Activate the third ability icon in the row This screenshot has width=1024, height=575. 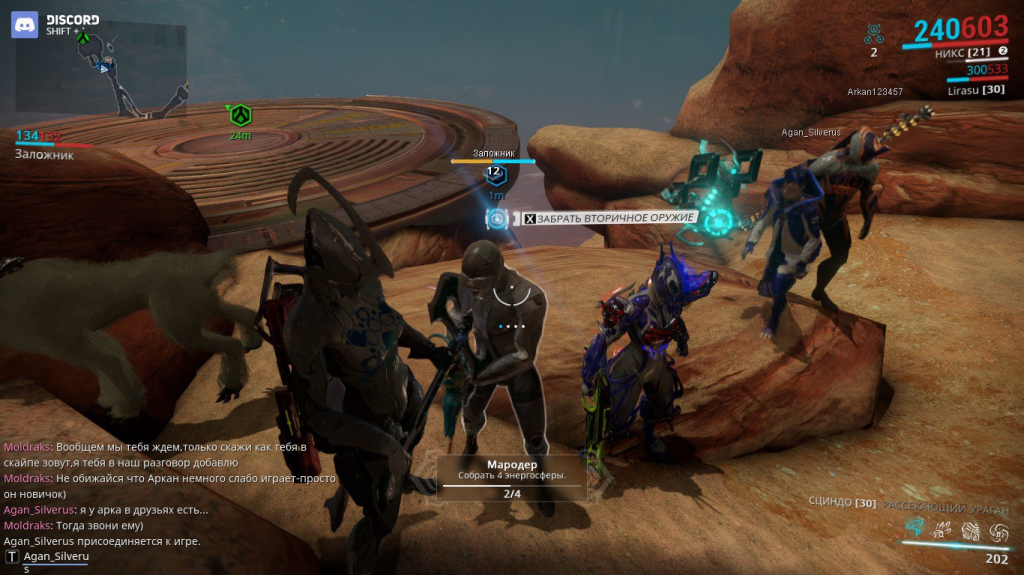(969, 529)
